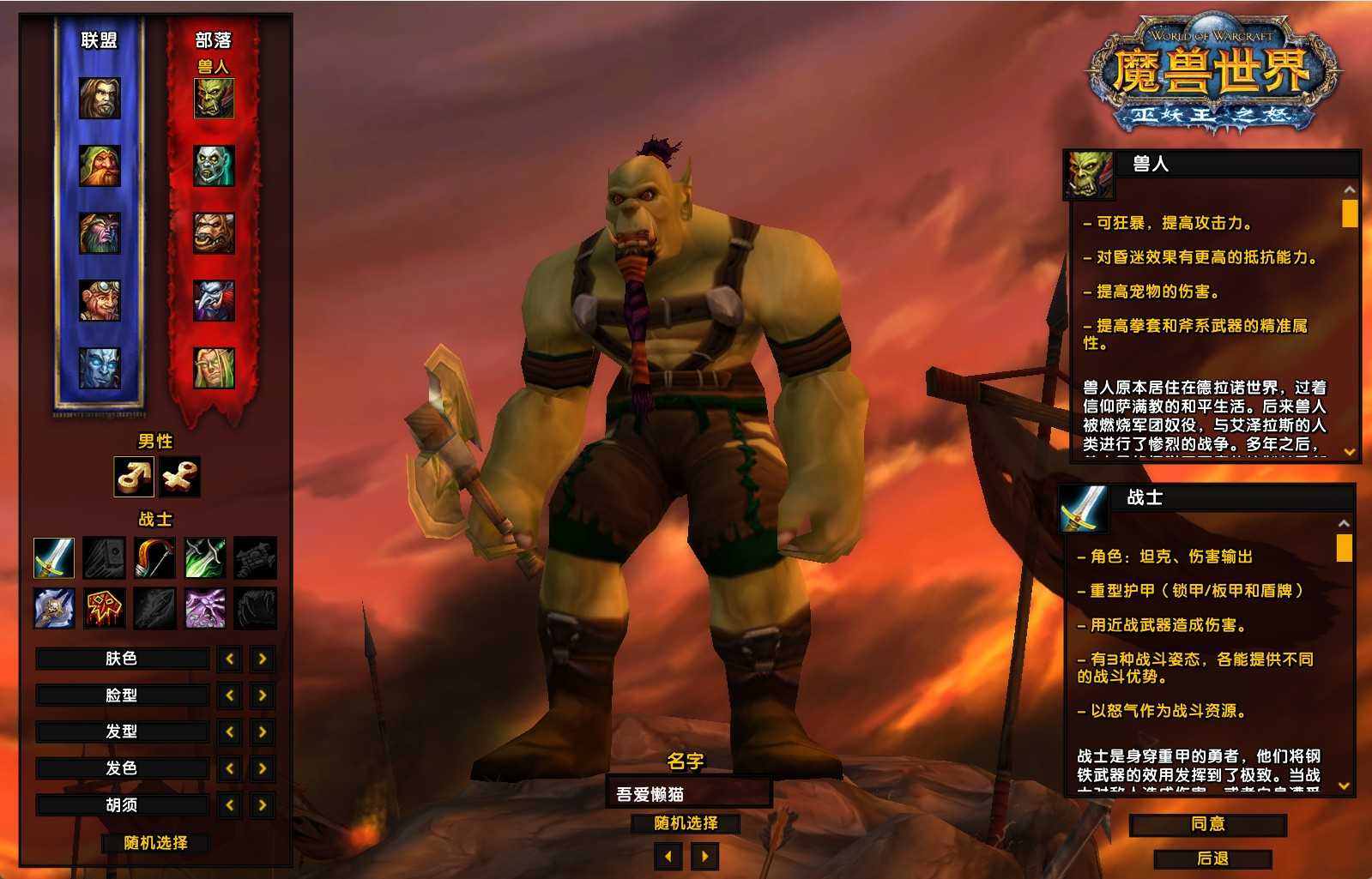This screenshot has width=1372, height=879.
Task: Cycle 肤色 skin color to next option
Action: [263, 659]
